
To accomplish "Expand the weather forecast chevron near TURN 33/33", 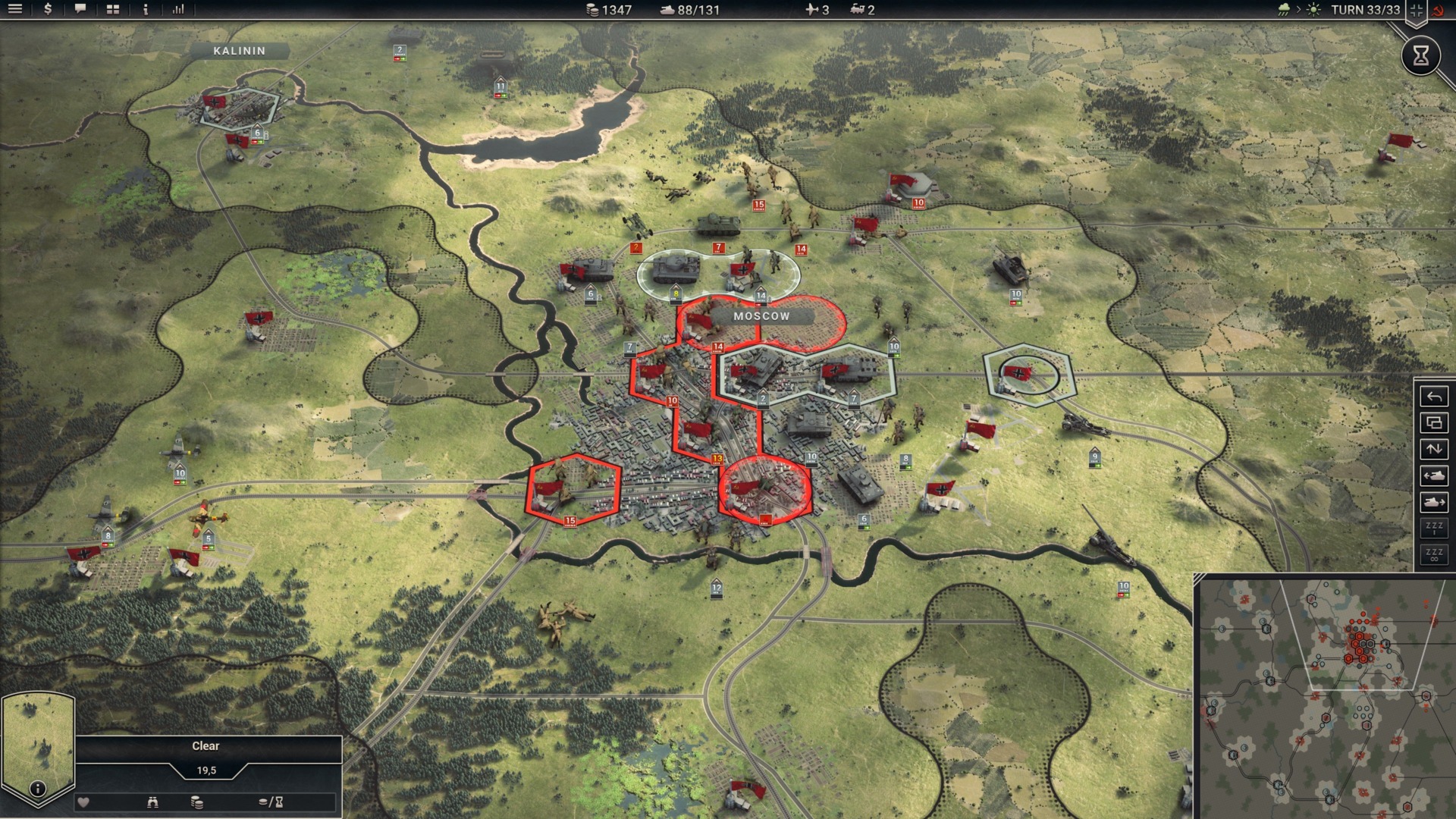I will [1299, 10].
